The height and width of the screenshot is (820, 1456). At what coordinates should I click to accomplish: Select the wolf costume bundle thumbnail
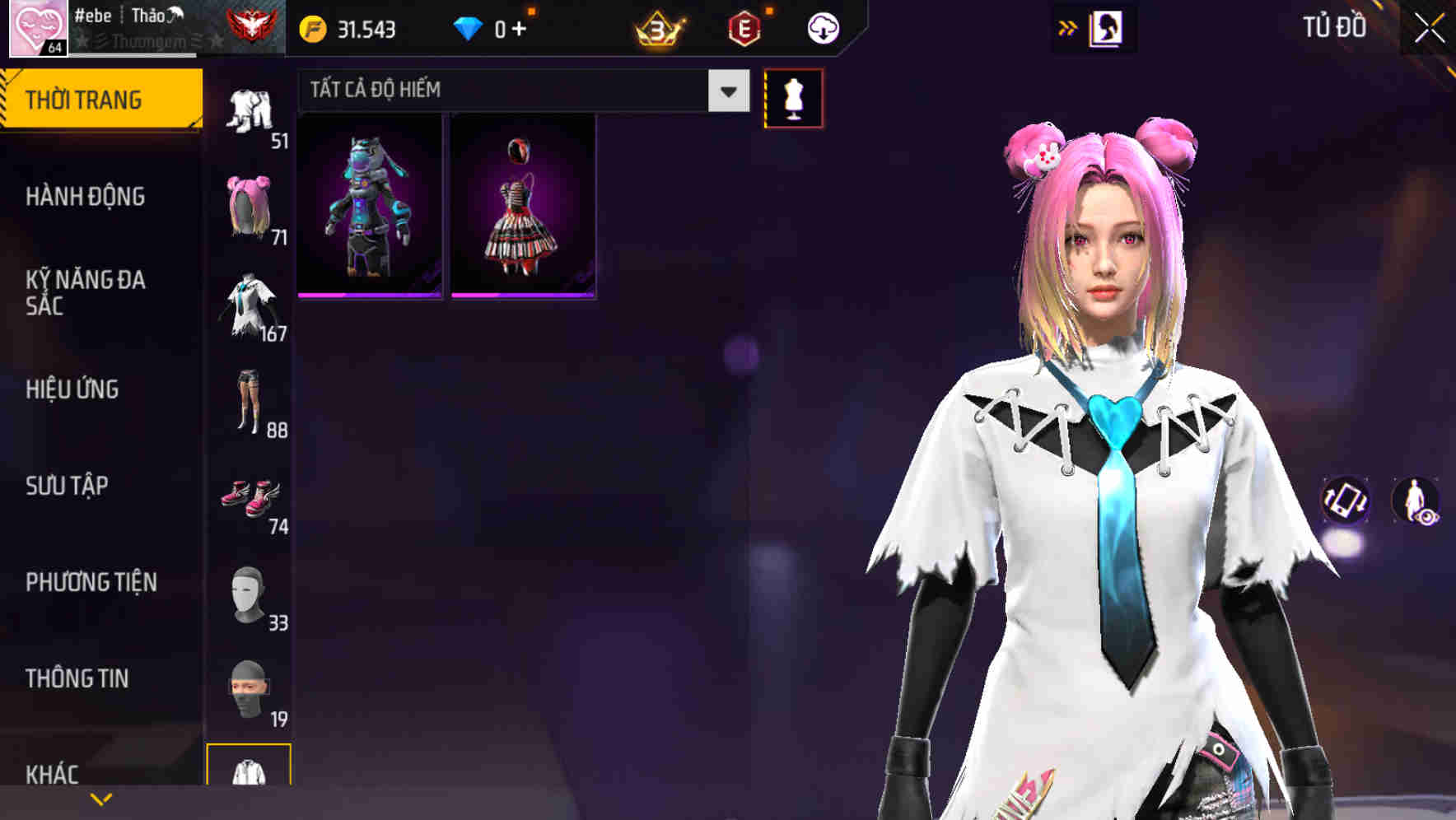pyautogui.click(x=370, y=204)
